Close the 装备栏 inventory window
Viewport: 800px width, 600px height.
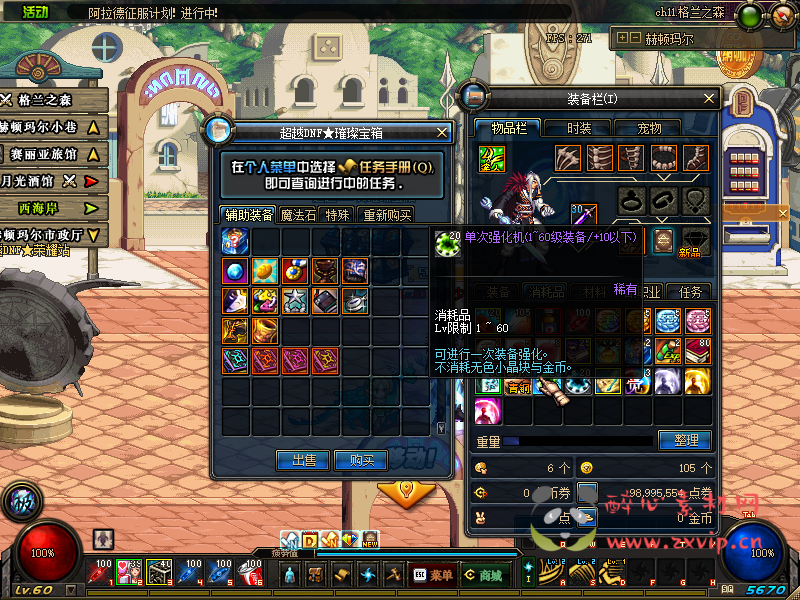tap(710, 98)
